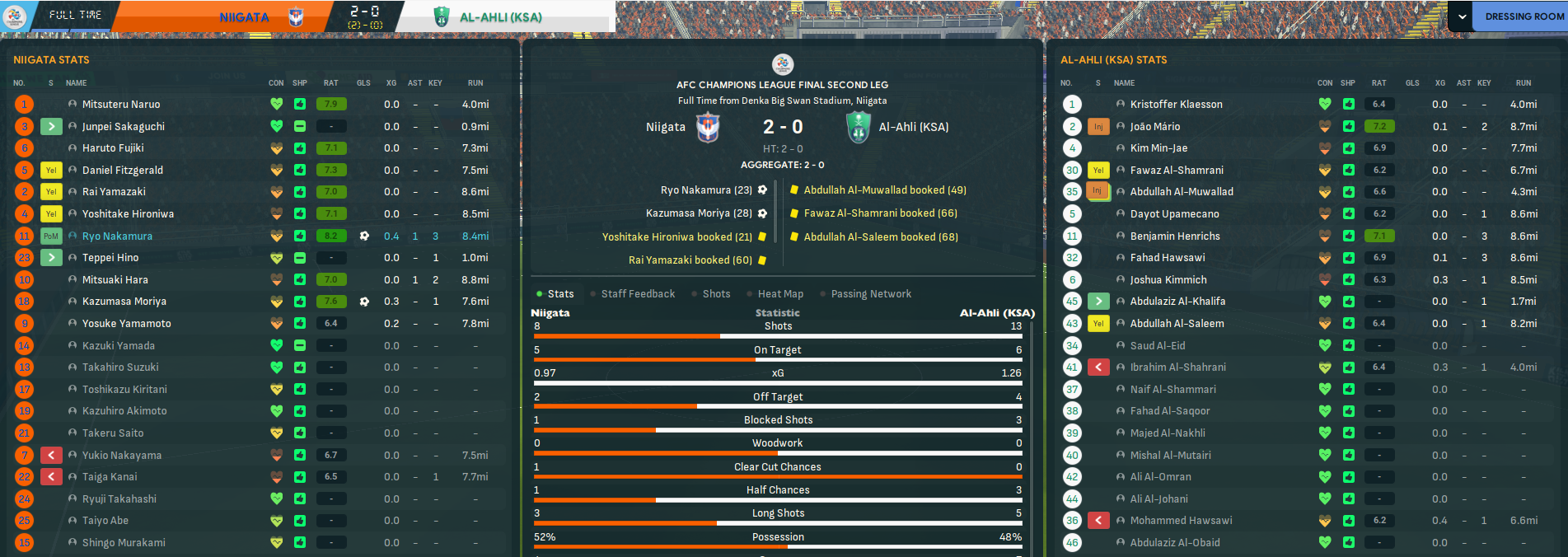Open João Mário's player profile
Image resolution: width=1568 pixels, height=557 pixels.
(1154, 127)
